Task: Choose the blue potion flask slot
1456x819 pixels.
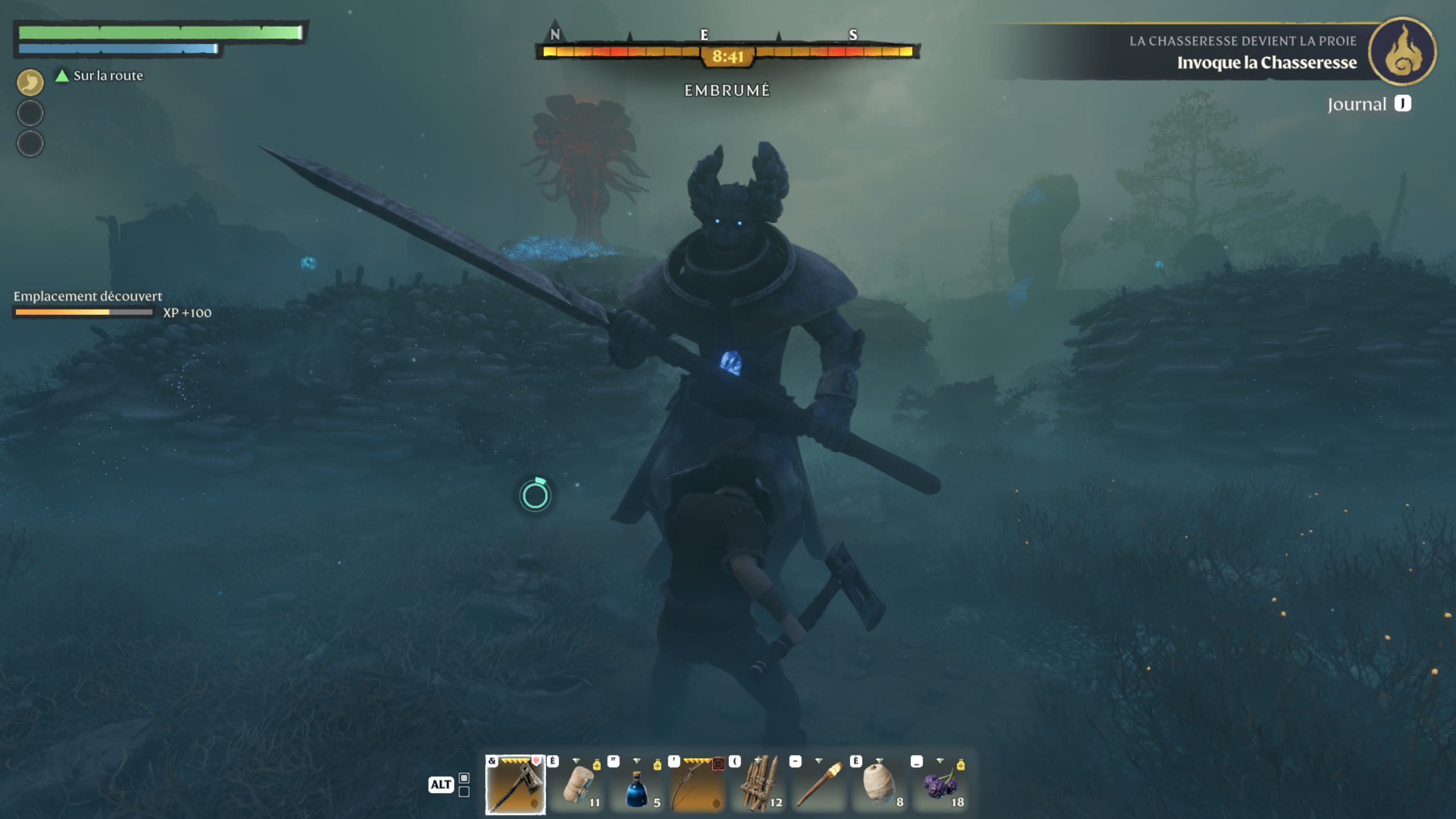Action: coord(637,785)
